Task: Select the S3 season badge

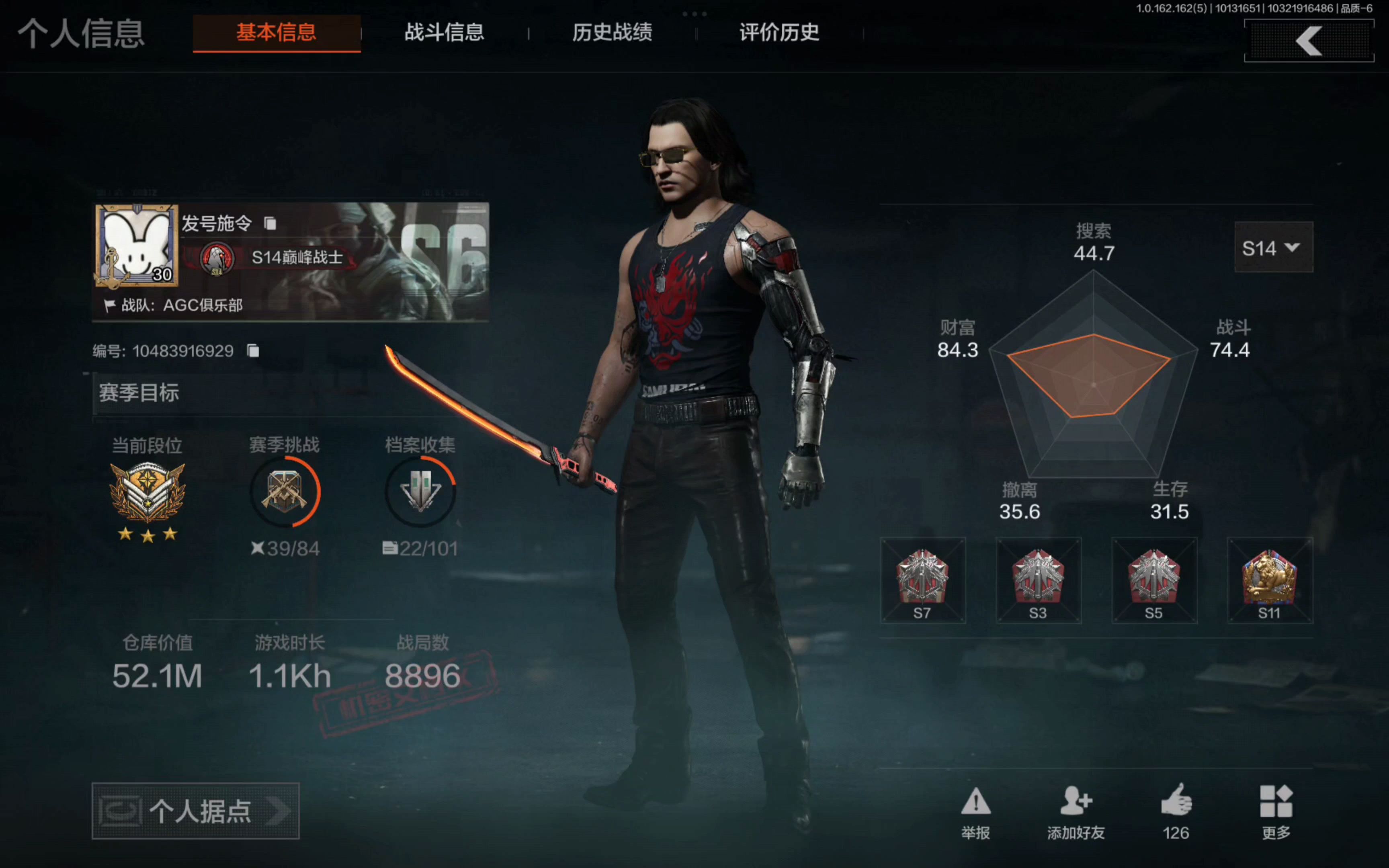Action: point(1038,580)
